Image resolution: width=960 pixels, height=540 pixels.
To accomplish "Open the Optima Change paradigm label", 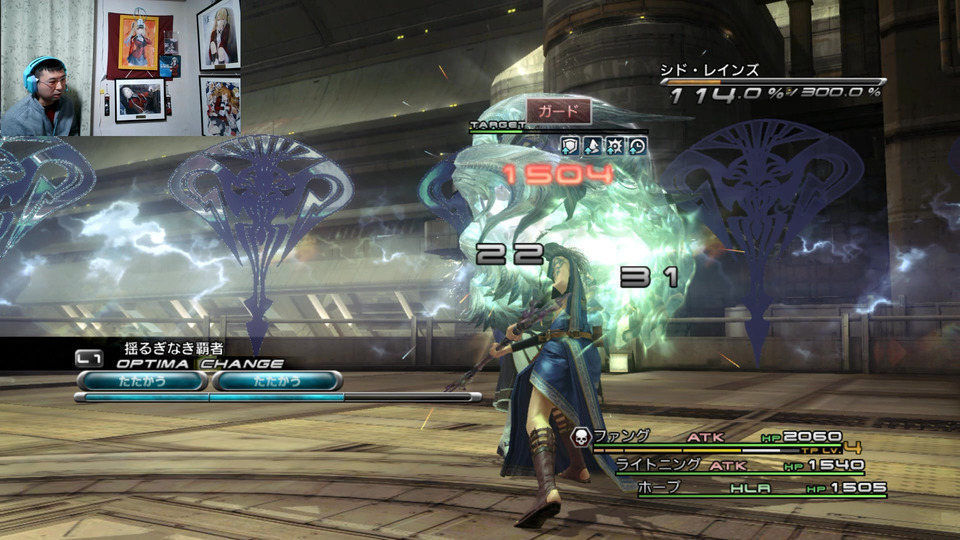I will click(180, 363).
